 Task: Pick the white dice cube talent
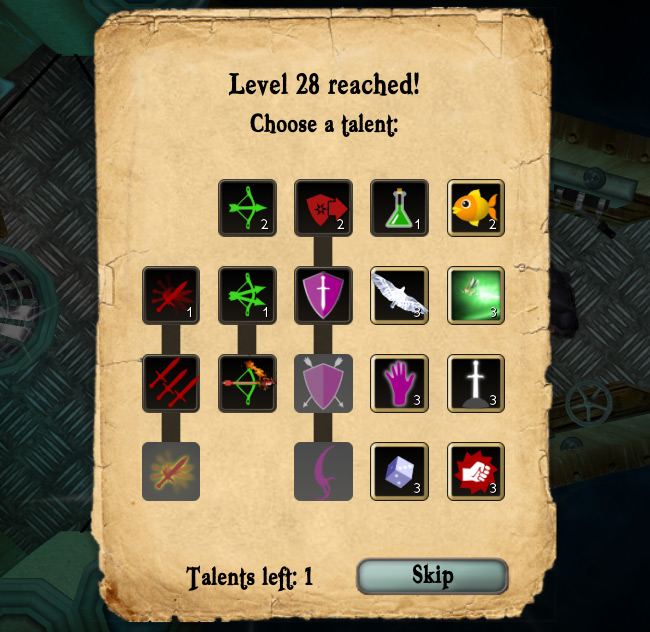pos(400,471)
